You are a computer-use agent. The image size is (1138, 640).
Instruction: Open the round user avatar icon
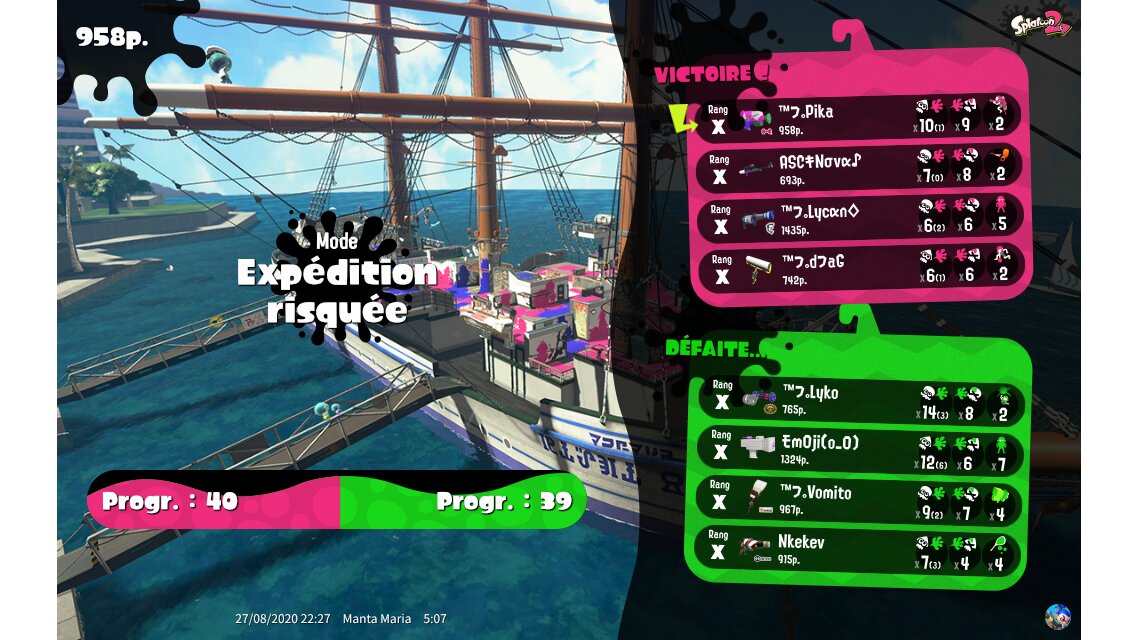1057,616
